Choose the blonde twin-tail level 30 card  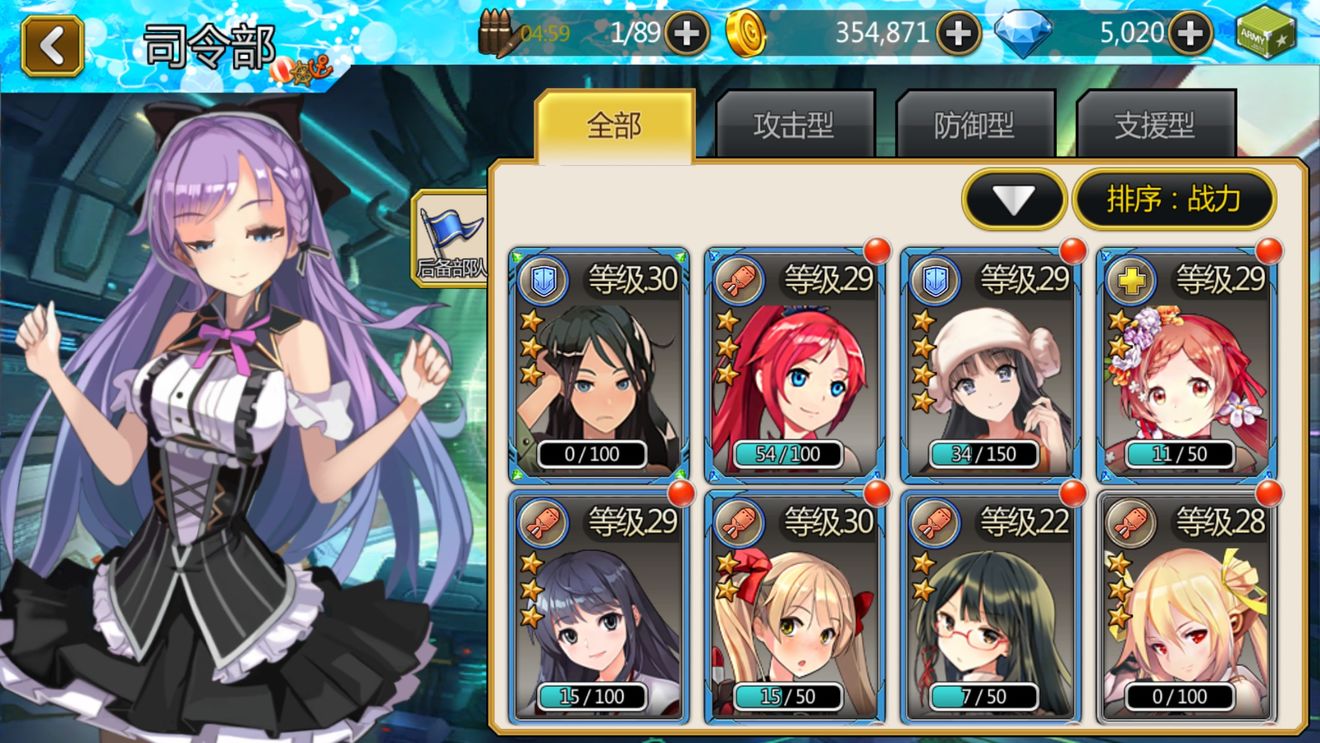(794, 607)
